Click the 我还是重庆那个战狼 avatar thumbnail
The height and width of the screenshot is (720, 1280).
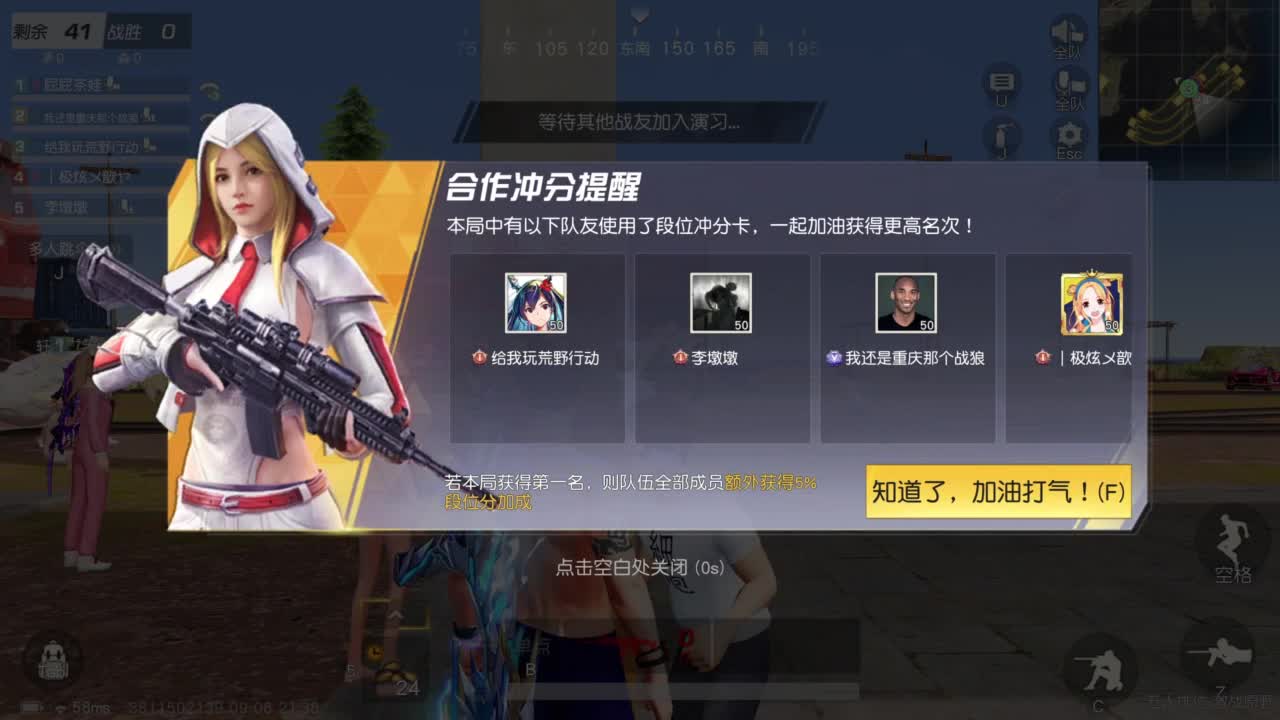pos(907,300)
